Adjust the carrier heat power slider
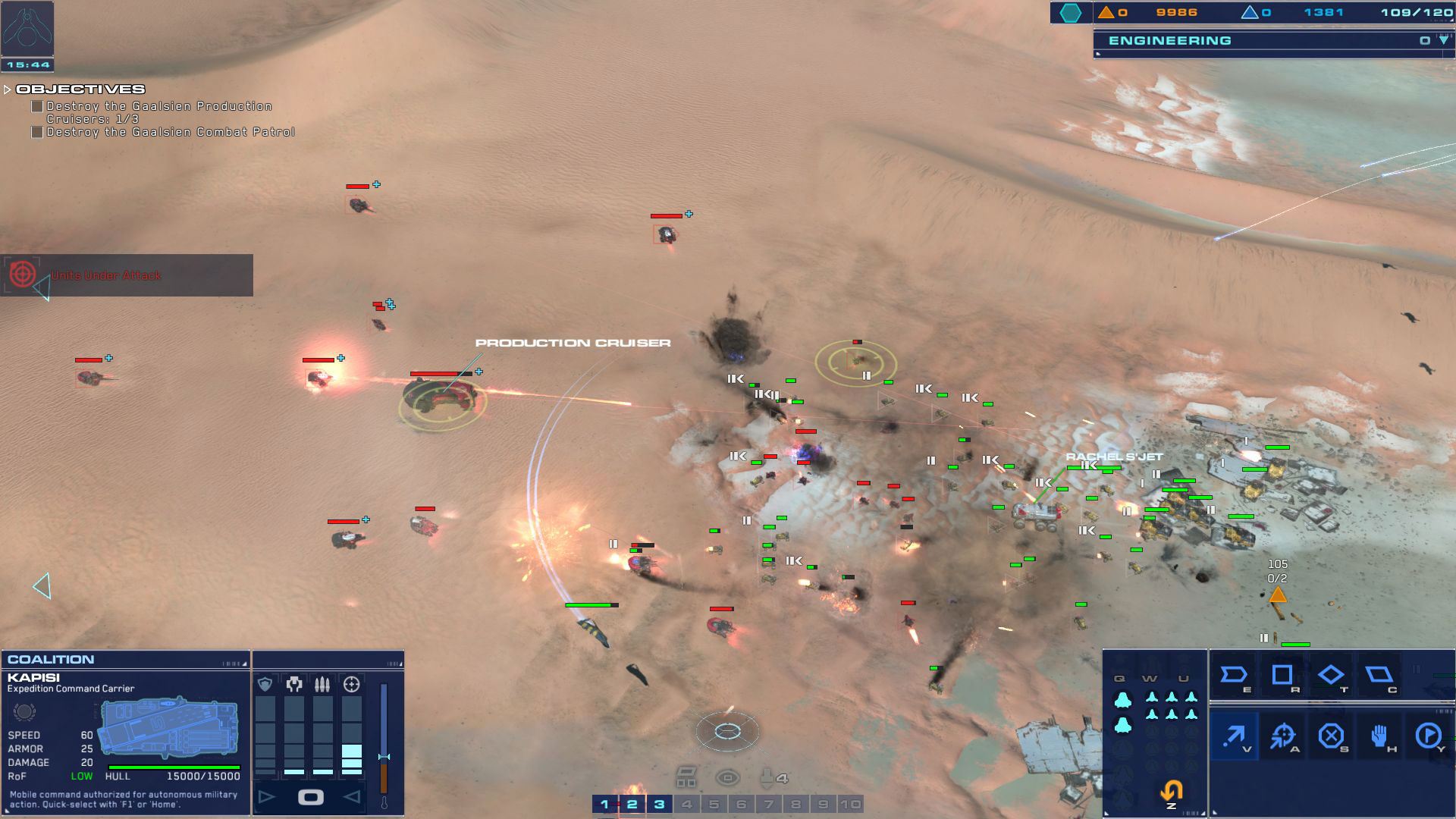 click(x=384, y=756)
